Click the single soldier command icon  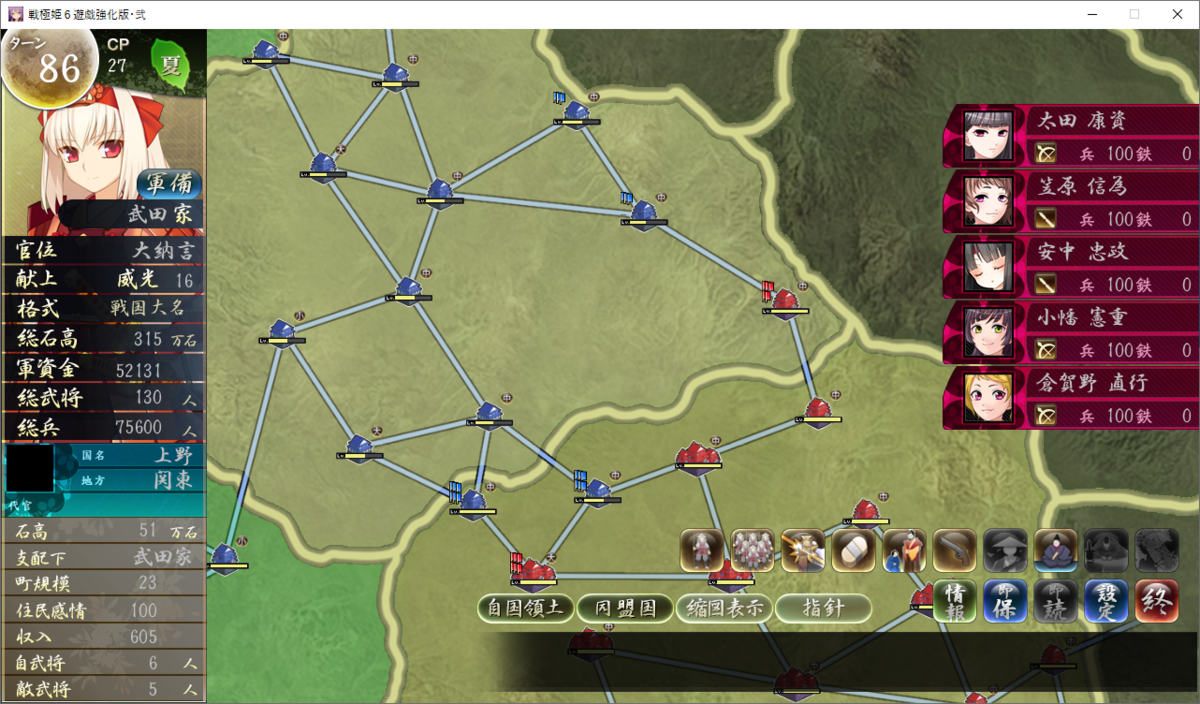point(702,550)
